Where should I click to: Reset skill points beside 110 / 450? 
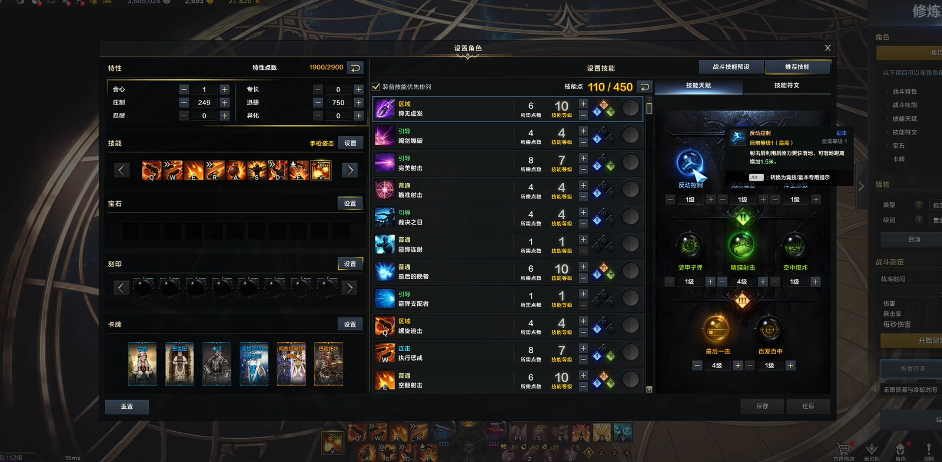tap(645, 87)
